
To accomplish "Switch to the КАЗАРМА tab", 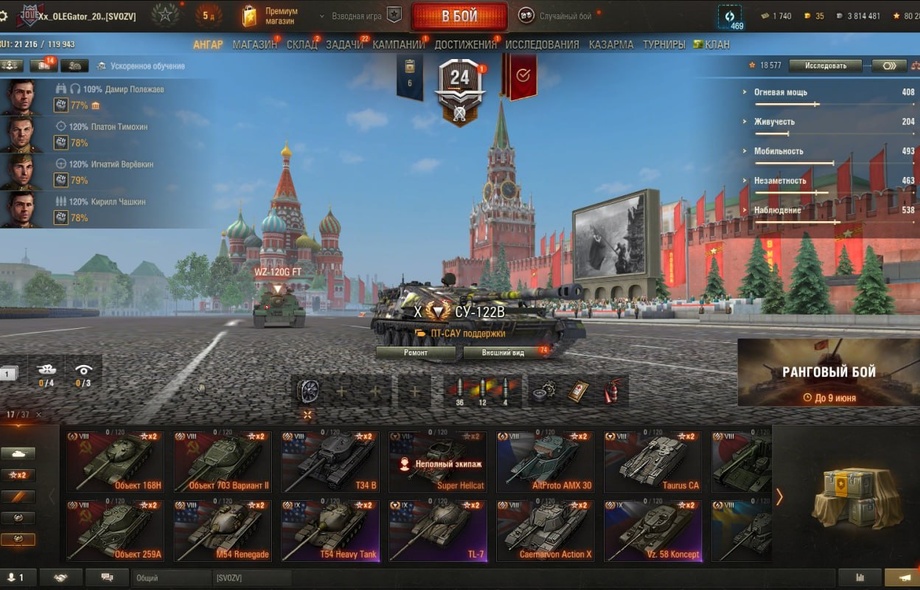I will click(611, 45).
